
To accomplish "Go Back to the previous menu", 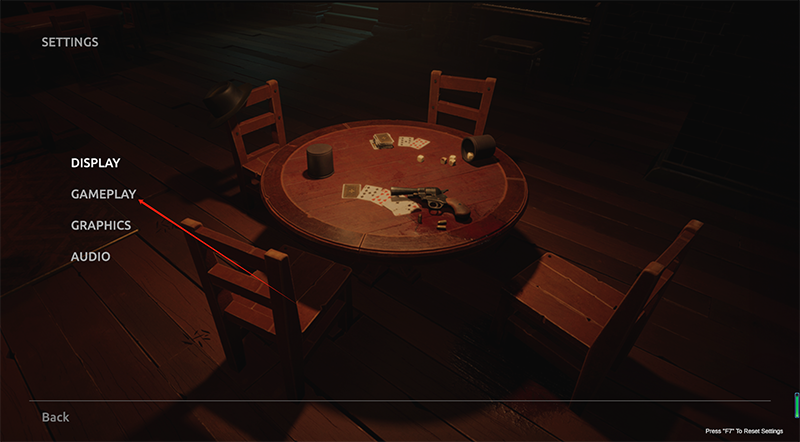I will point(55,416).
